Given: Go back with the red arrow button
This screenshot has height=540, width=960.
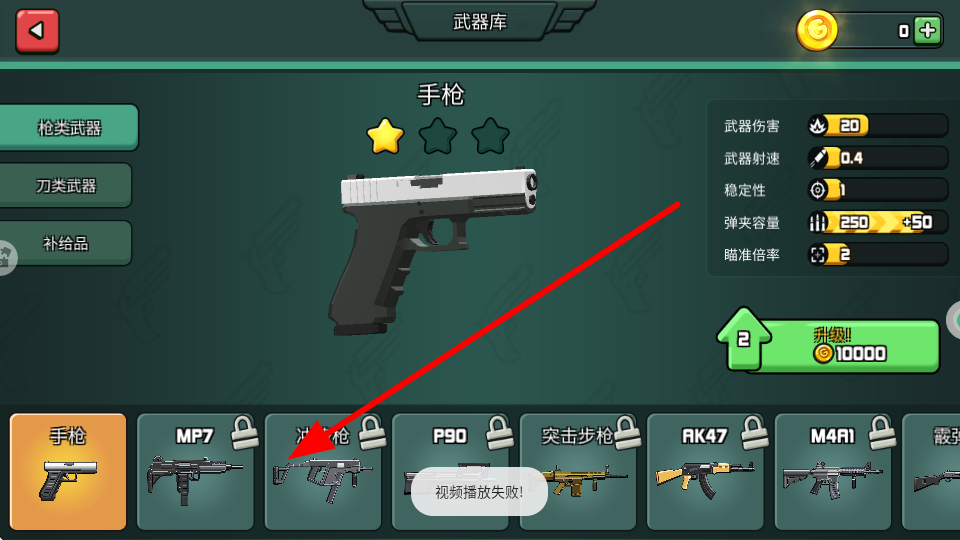Looking at the screenshot, I should [37, 31].
